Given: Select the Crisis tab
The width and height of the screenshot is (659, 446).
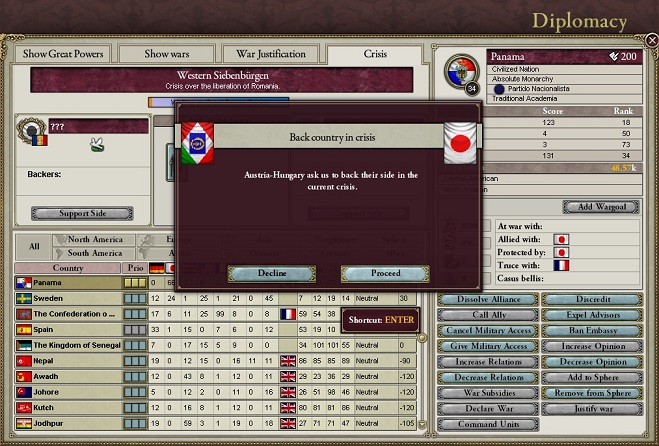Looking at the screenshot, I should click(377, 53).
